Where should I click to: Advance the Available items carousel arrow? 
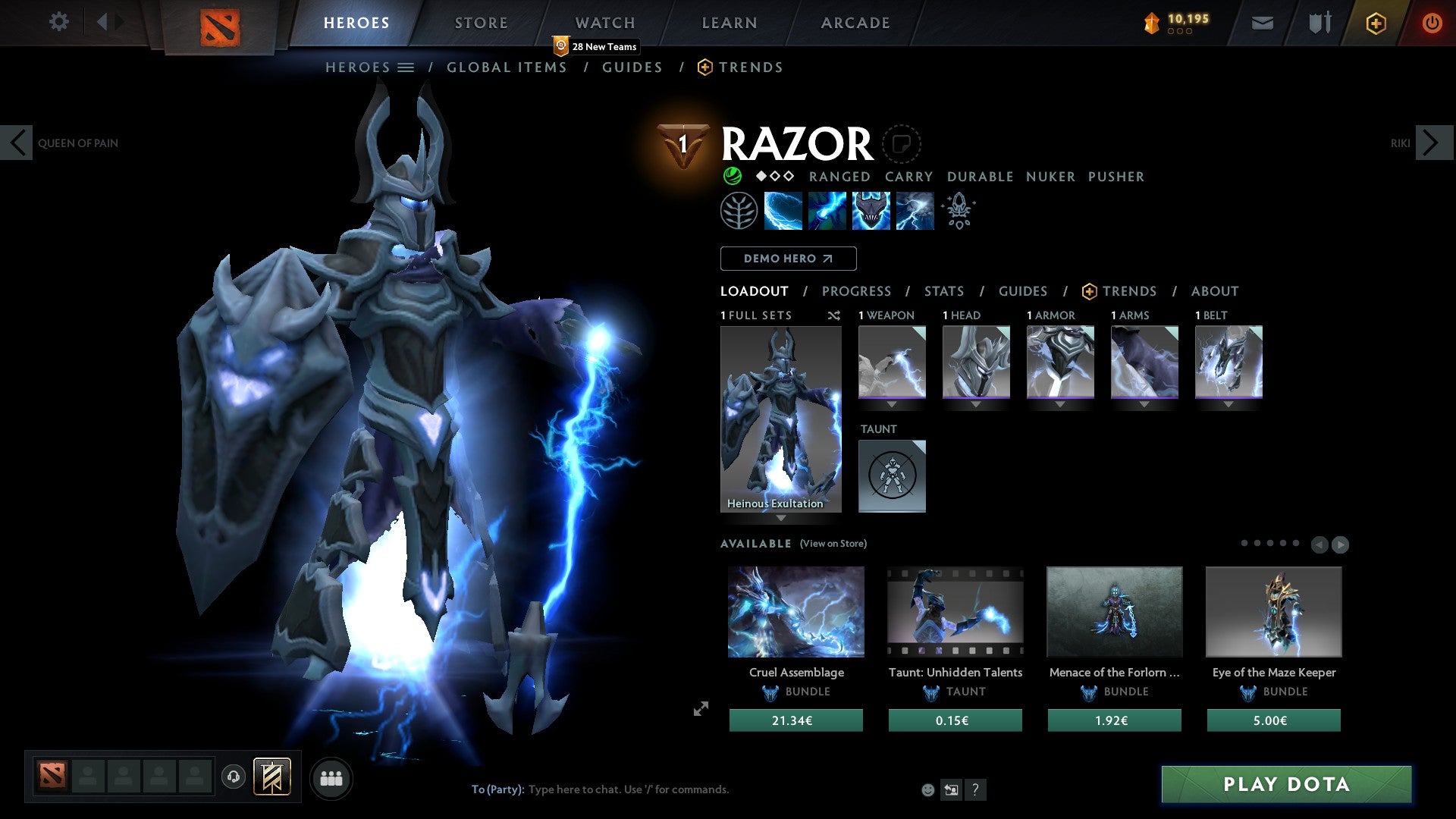coord(1341,544)
